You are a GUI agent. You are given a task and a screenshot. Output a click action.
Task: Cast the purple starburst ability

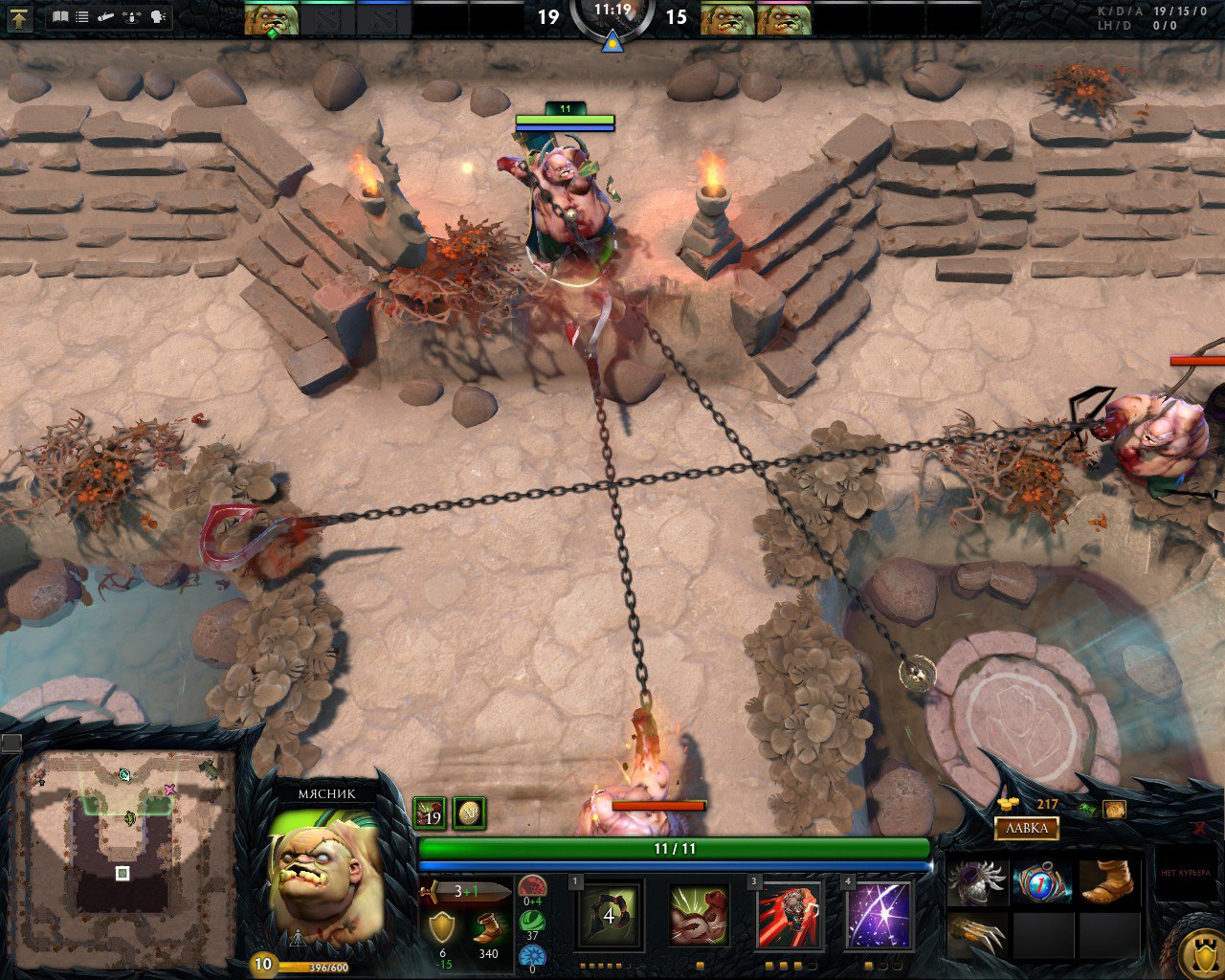[879, 916]
